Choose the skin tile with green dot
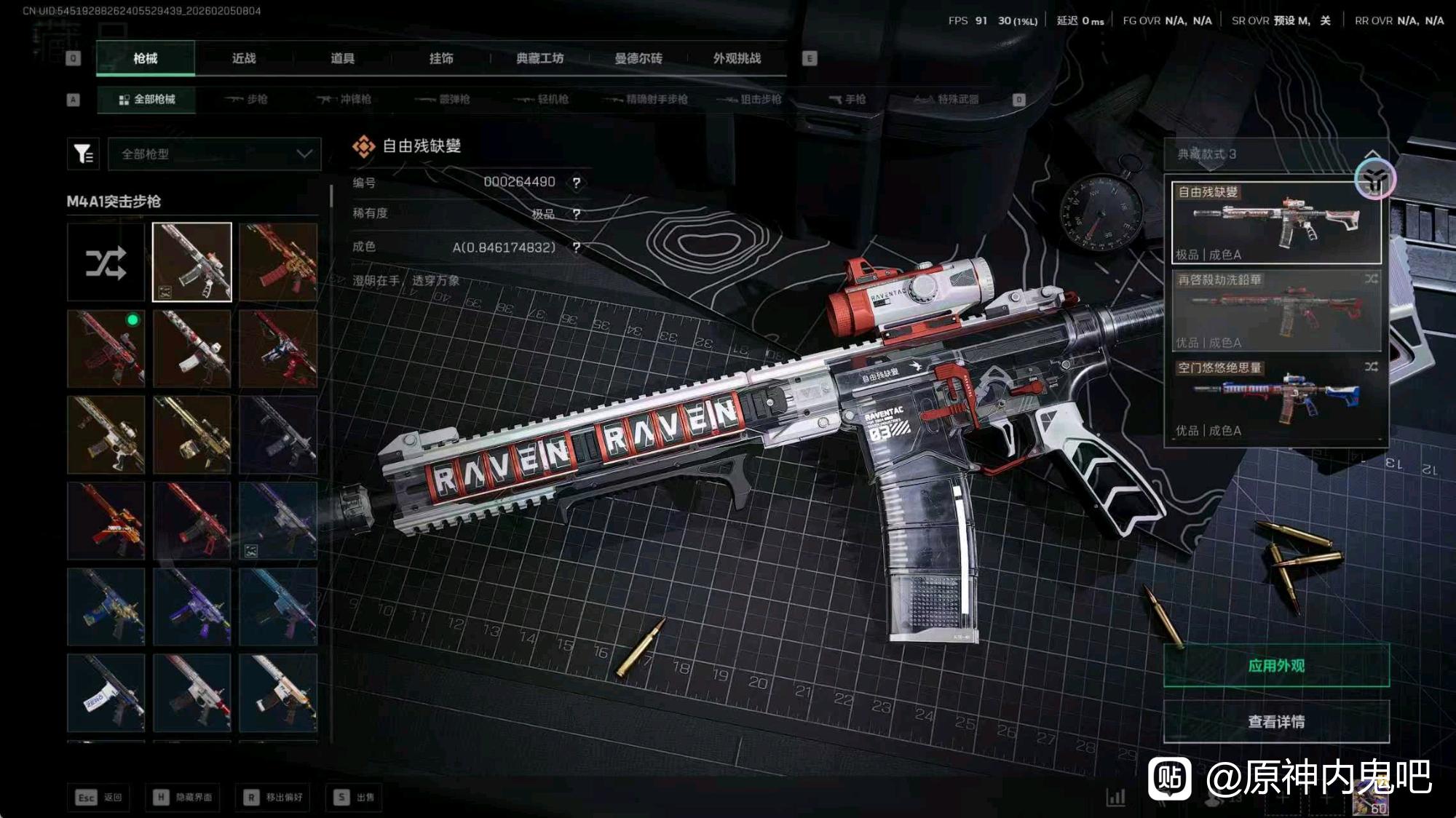This screenshot has width=1456, height=818. [106, 349]
